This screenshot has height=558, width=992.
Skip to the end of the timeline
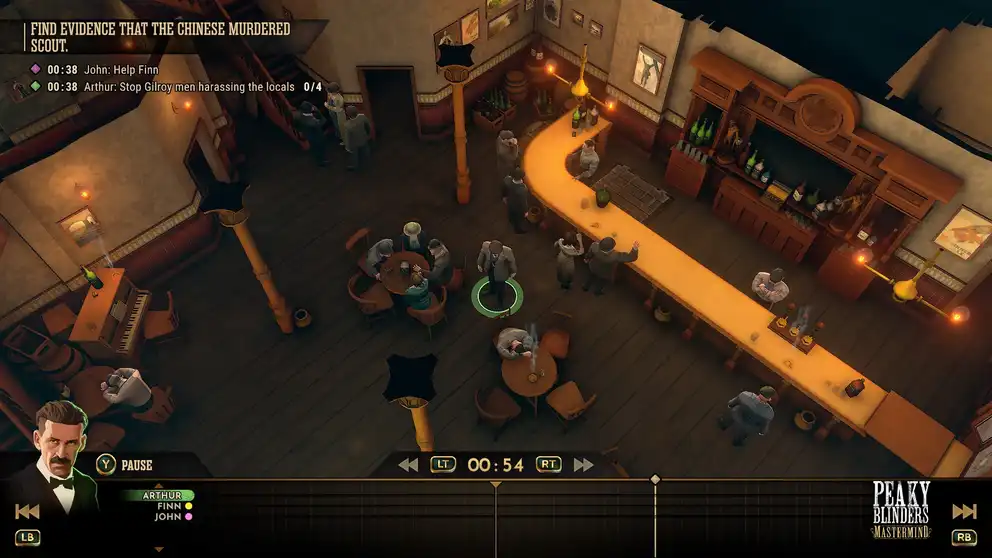964,512
